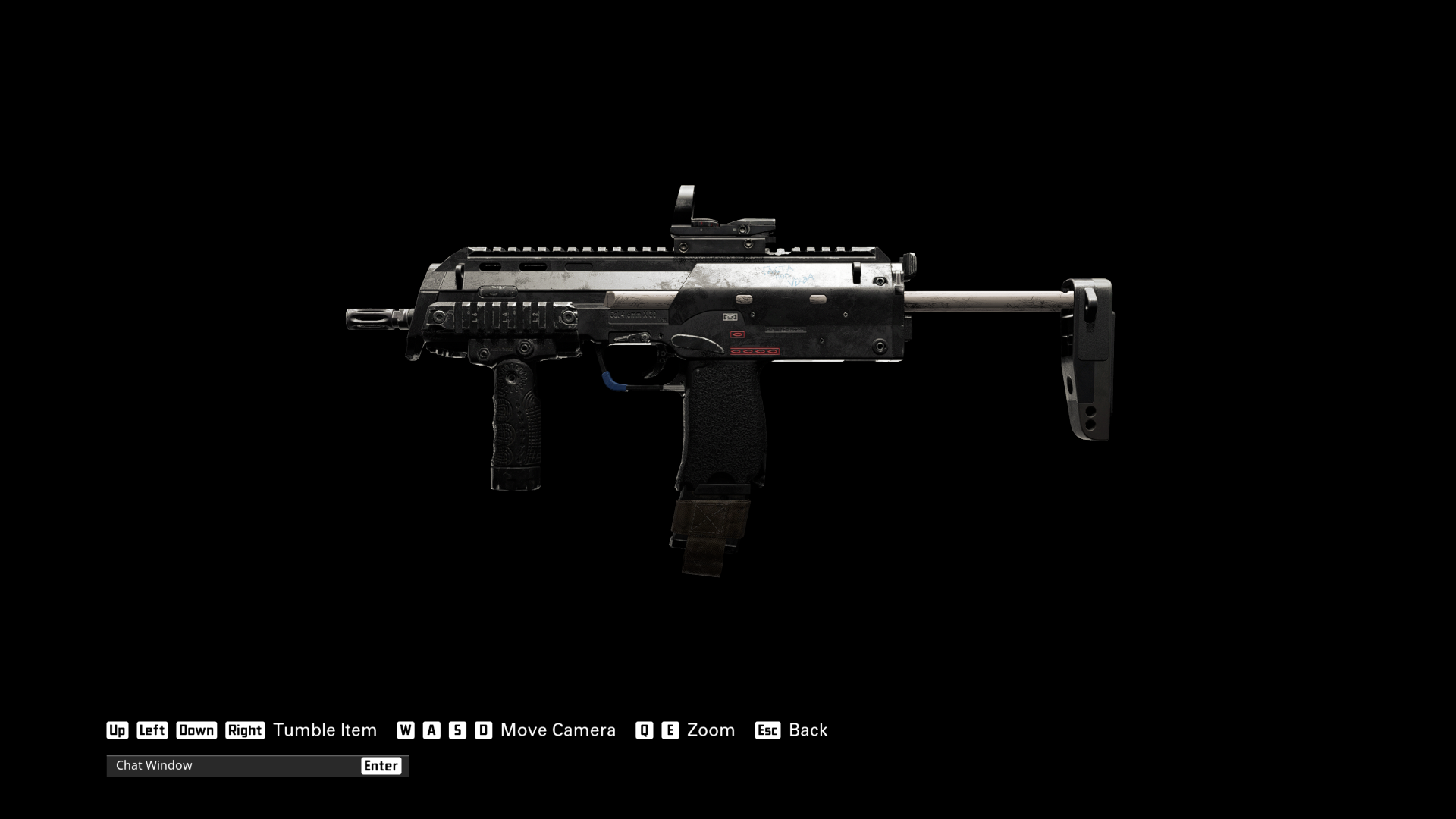
Task: Click the Esc key hint icon
Action: pos(768,730)
